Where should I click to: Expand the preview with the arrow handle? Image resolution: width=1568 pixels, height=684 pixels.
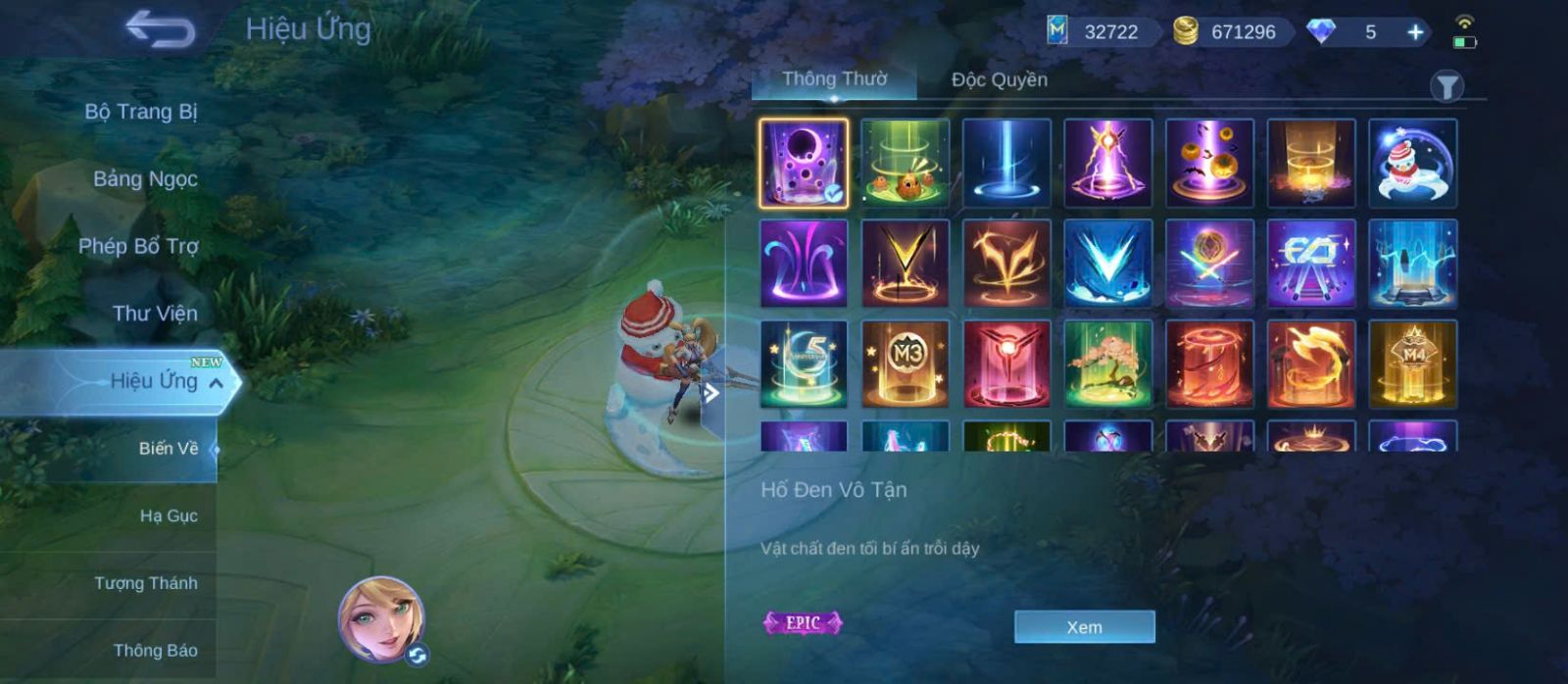click(711, 394)
